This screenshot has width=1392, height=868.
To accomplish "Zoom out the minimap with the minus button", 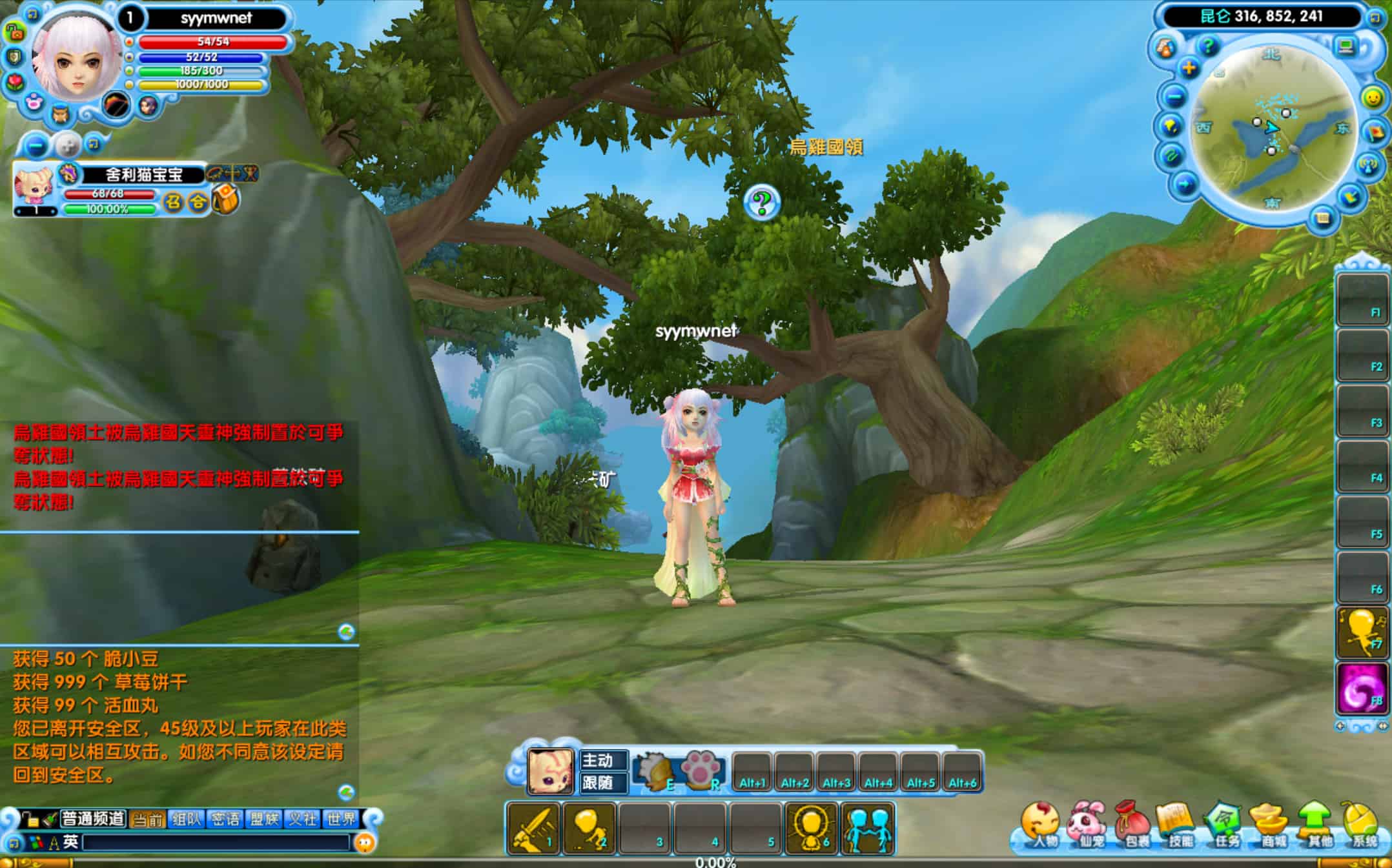I will (1175, 97).
